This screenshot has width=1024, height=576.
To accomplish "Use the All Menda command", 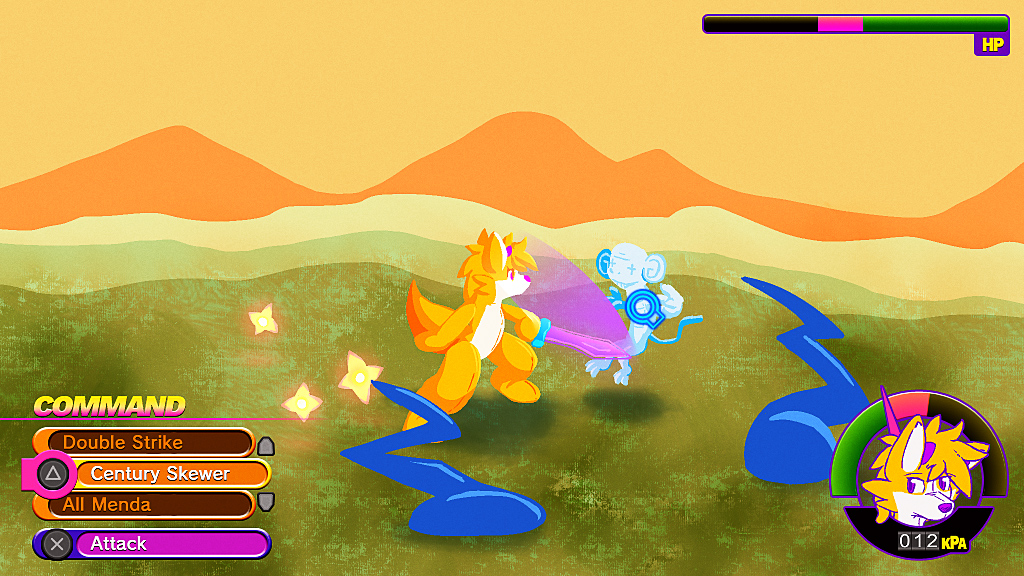I will click(143, 504).
